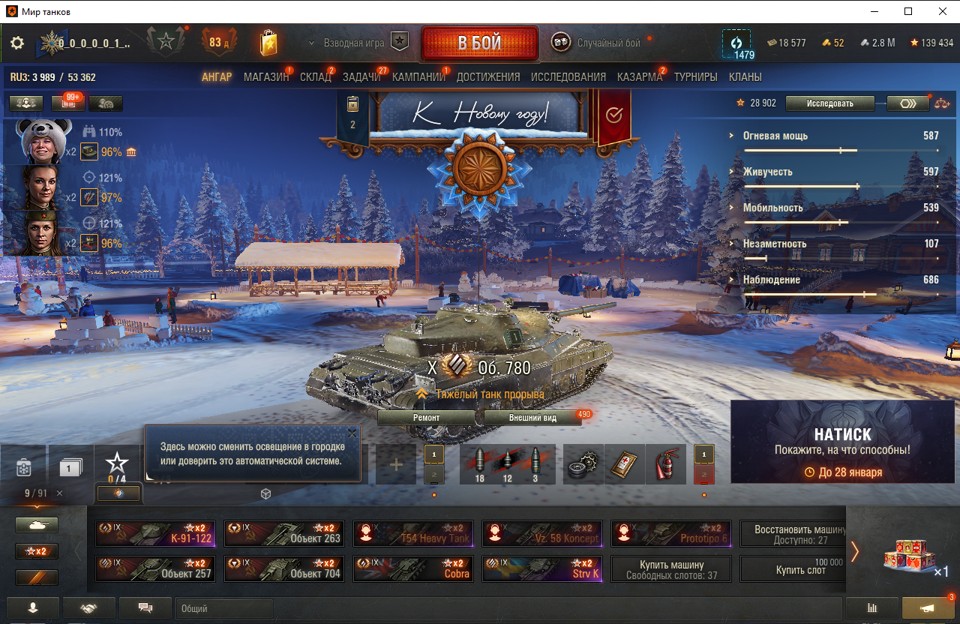The image size is (960, 624).
Task: Go to the ЗАДАЧИ tab
Action: tap(361, 77)
